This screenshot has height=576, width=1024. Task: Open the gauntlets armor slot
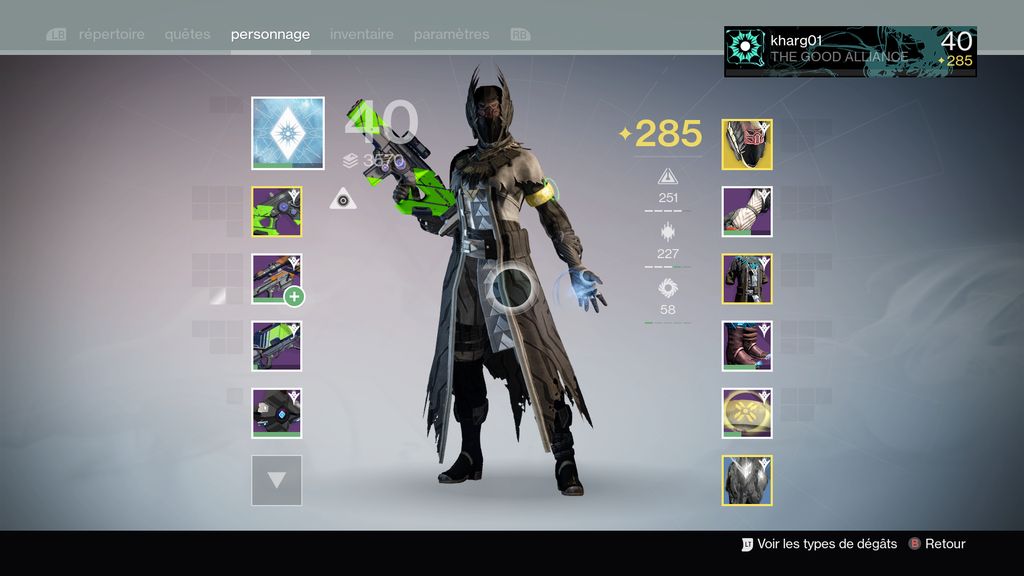pos(747,212)
